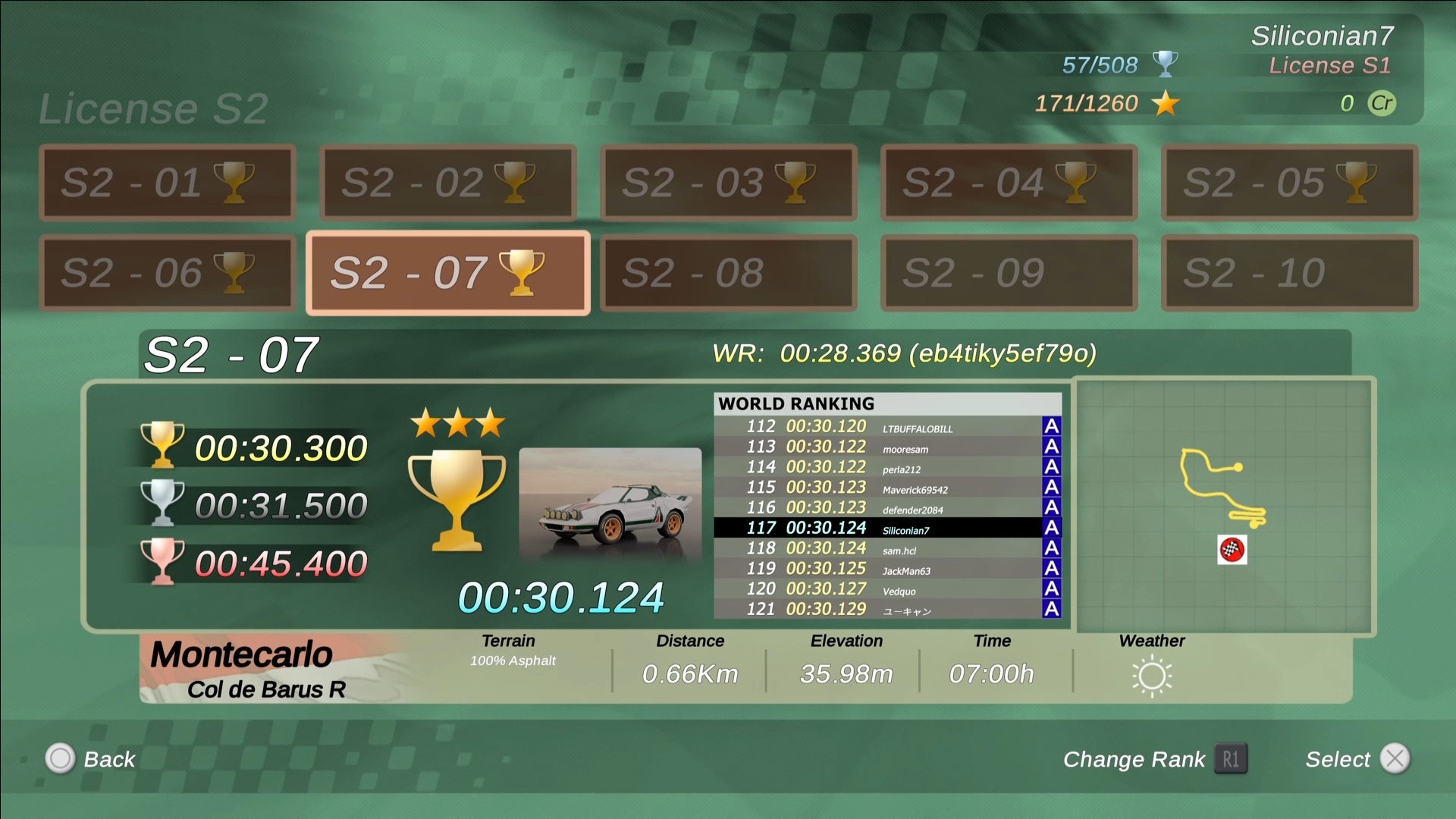The image size is (1456, 819).
Task: Choose the locked S2 - 08 test
Action: [728, 273]
